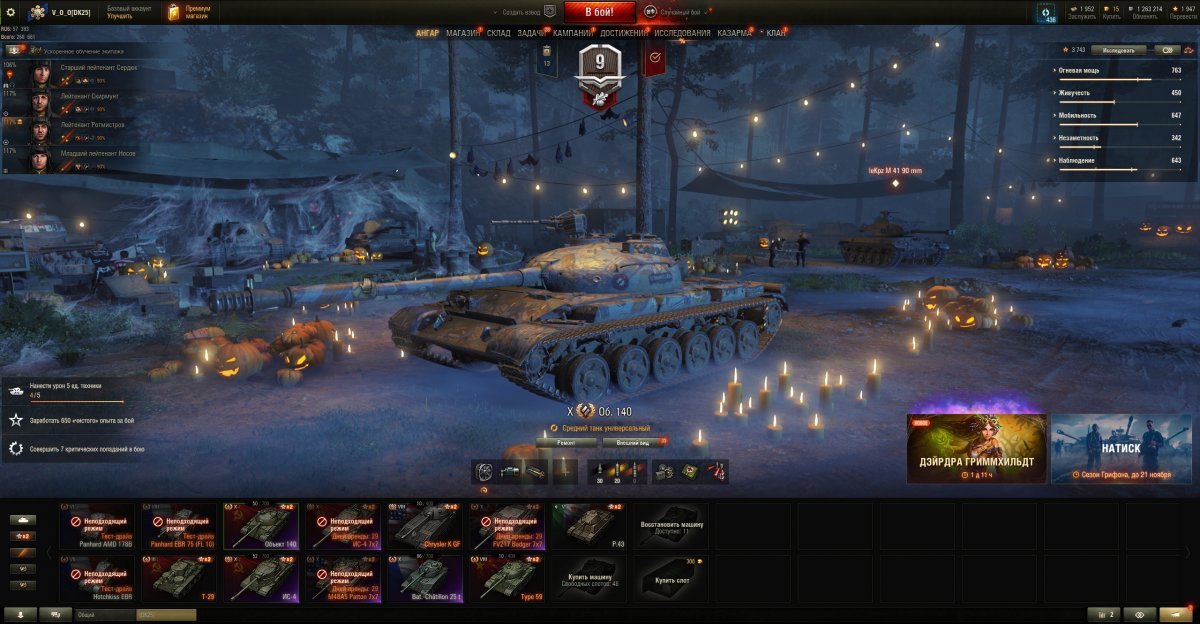Open the КАЗАРМА barracks tab
The image size is (1200, 624).
pos(734,33)
